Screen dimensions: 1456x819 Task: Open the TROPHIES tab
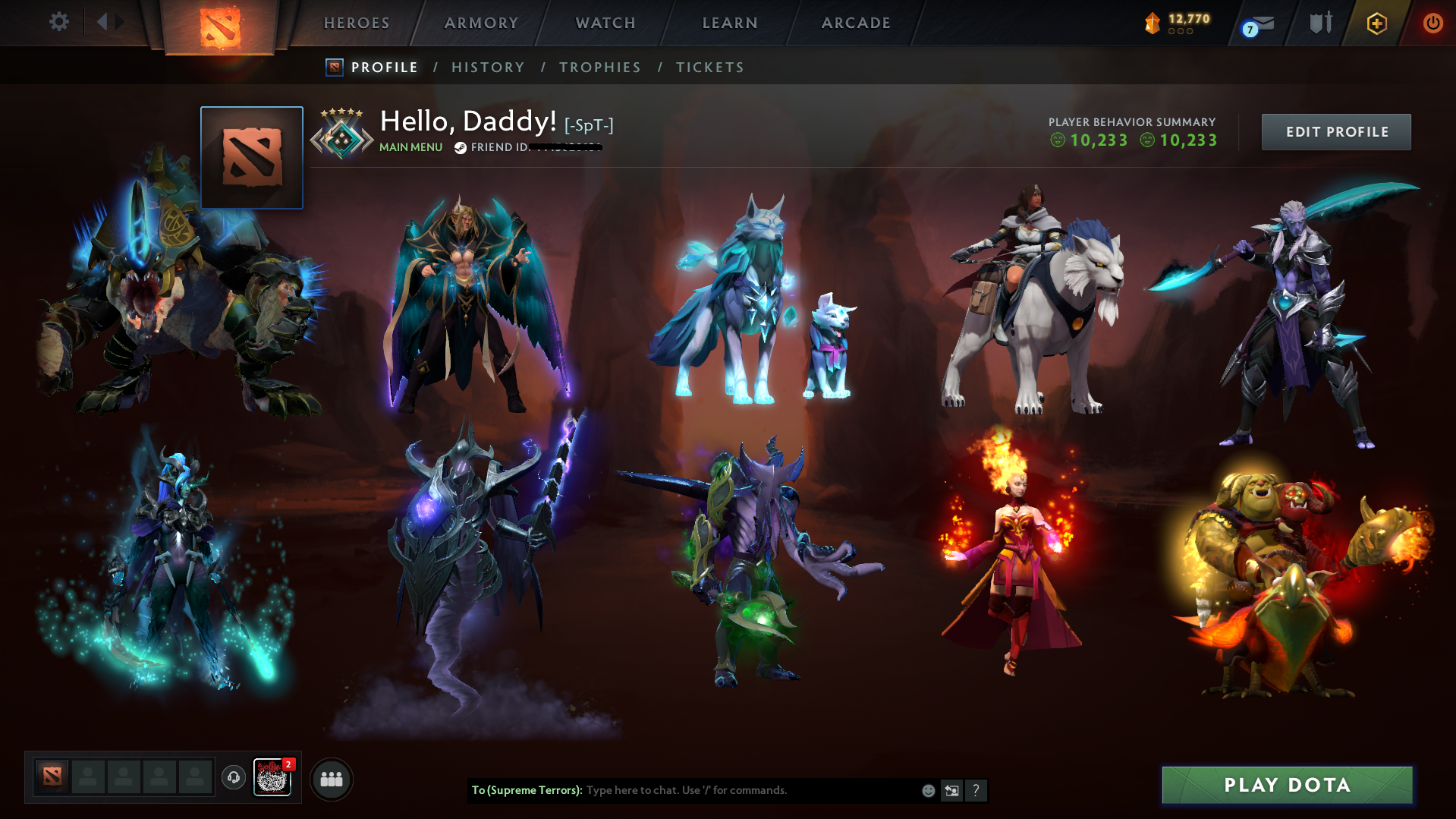click(x=599, y=67)
